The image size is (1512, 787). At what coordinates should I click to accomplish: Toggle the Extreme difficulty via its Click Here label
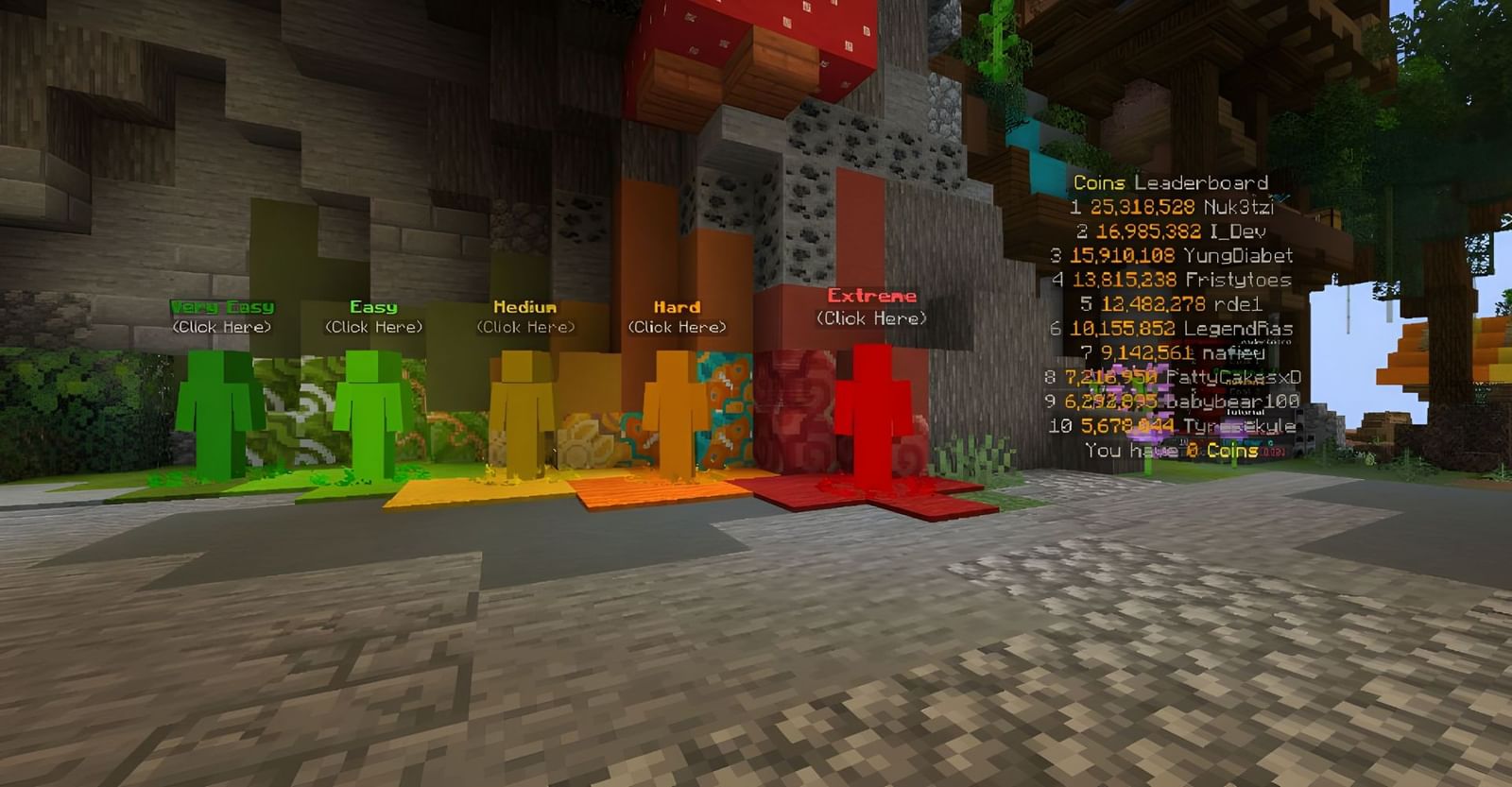(871, 318)
